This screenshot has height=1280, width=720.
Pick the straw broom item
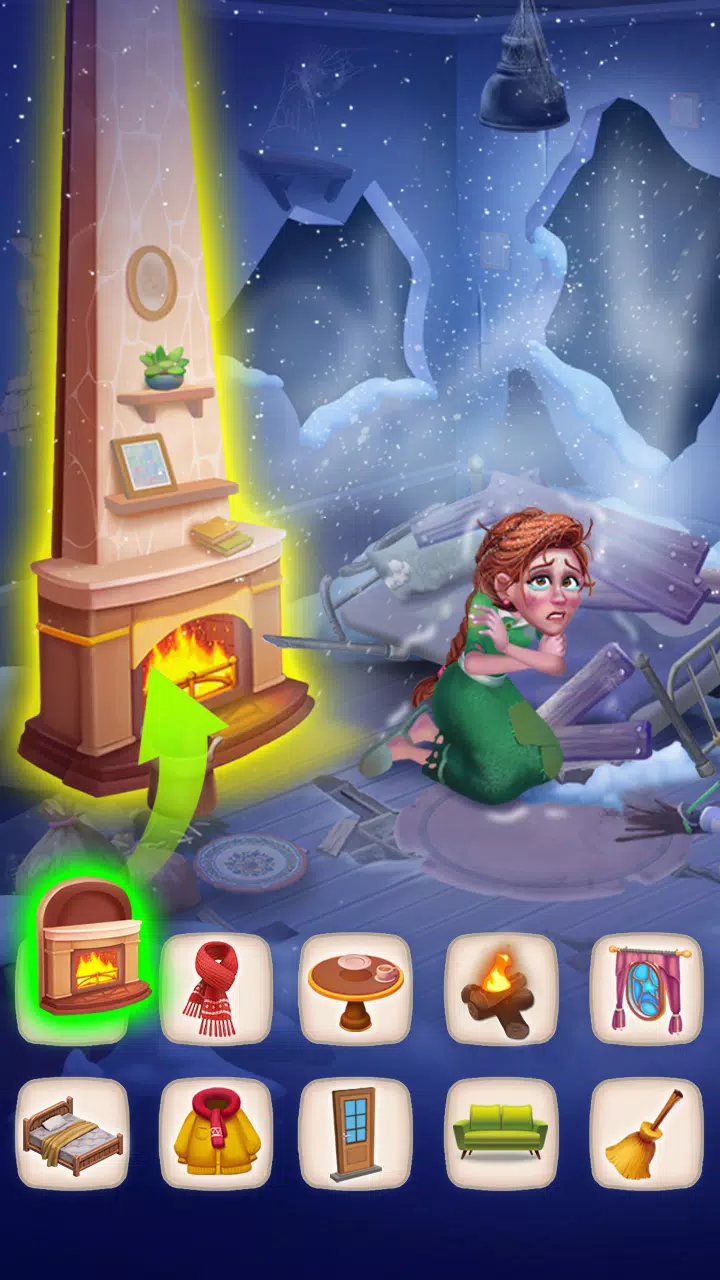tap(645, 1133)
